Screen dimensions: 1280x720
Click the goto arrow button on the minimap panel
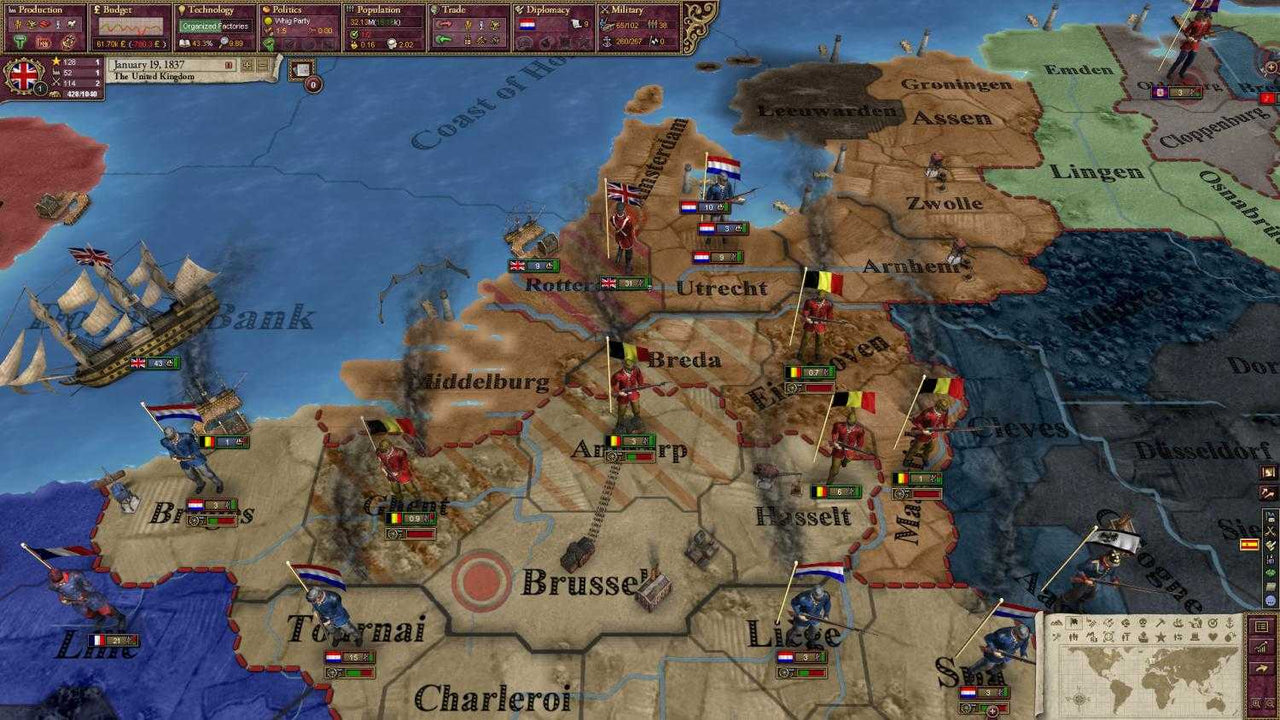pyautogui.click(x=1261, y=667)
